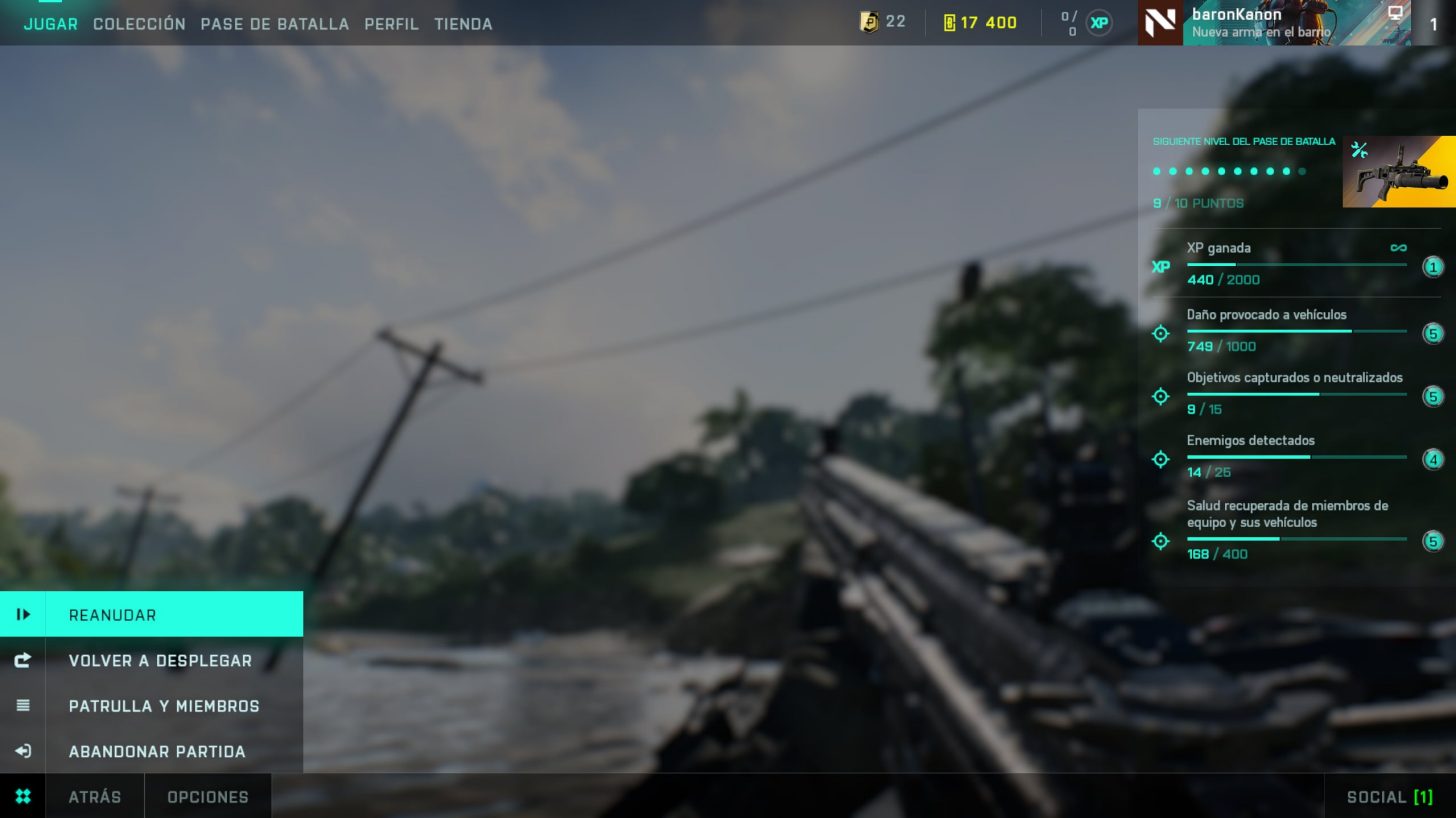Viewport: 1456px width, 818px height.
Task: Switch to the TIENDA tab
Action: click(463, 23)
